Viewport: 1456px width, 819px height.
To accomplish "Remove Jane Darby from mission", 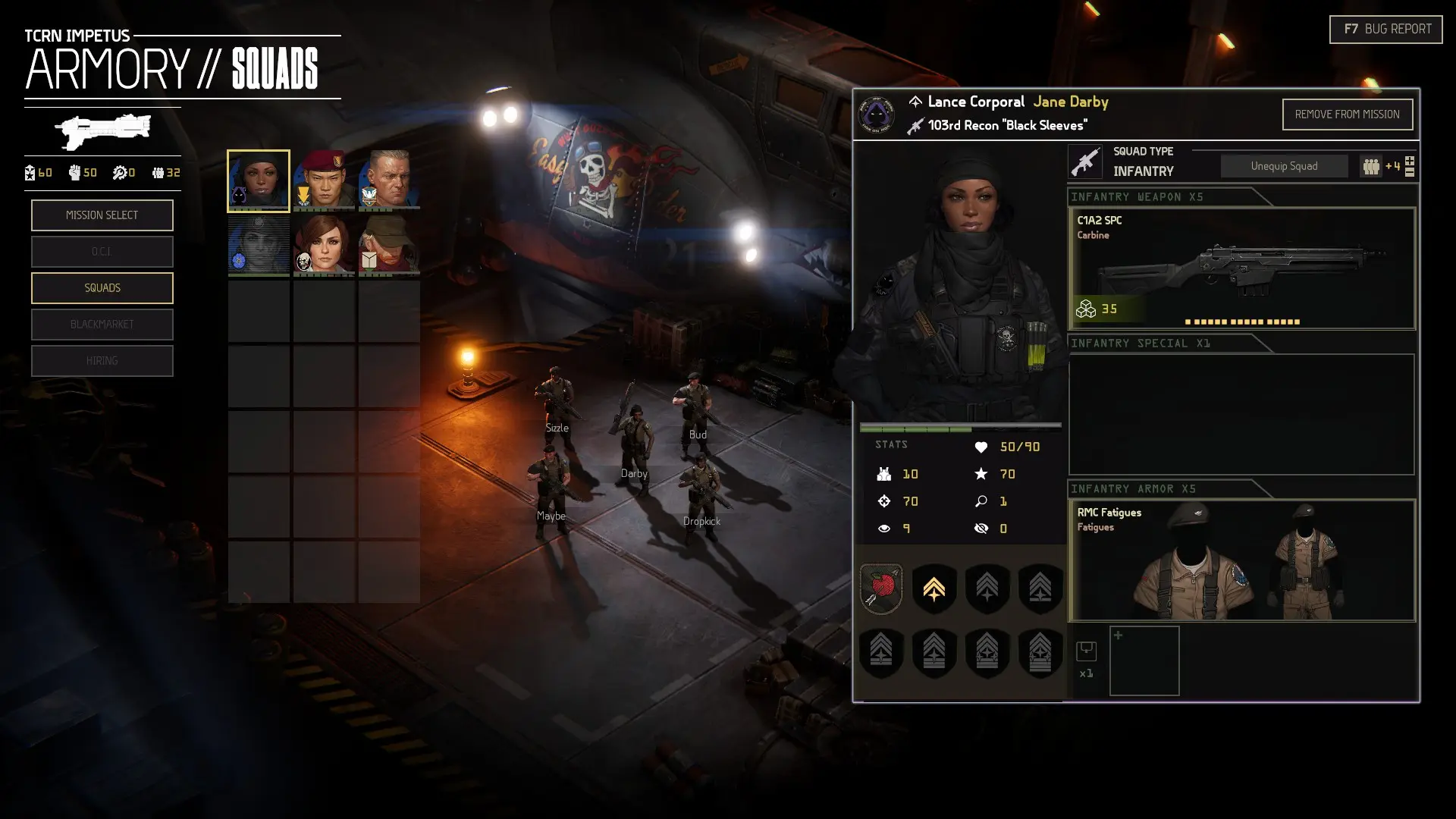I will tap(1347, 115).
